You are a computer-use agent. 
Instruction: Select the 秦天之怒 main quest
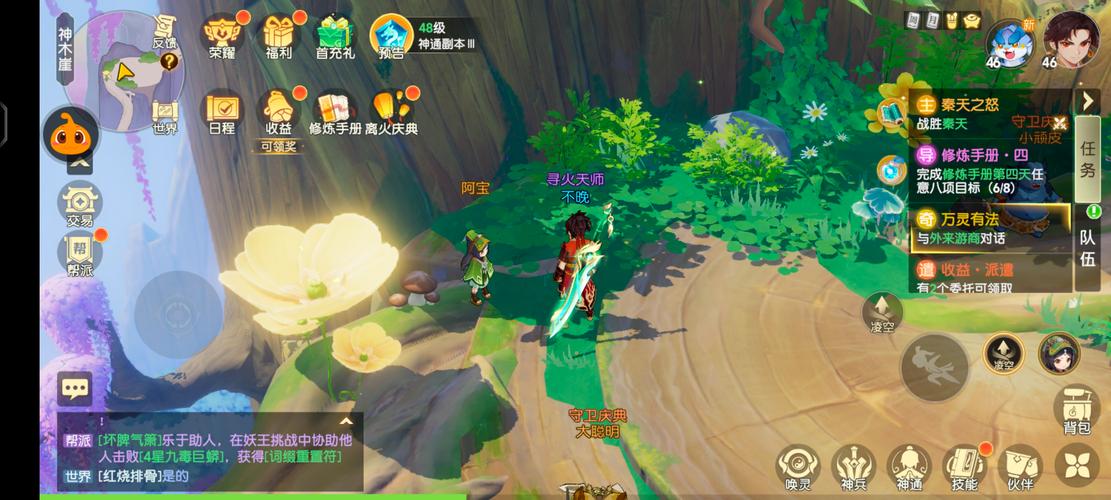coord(988,112)
